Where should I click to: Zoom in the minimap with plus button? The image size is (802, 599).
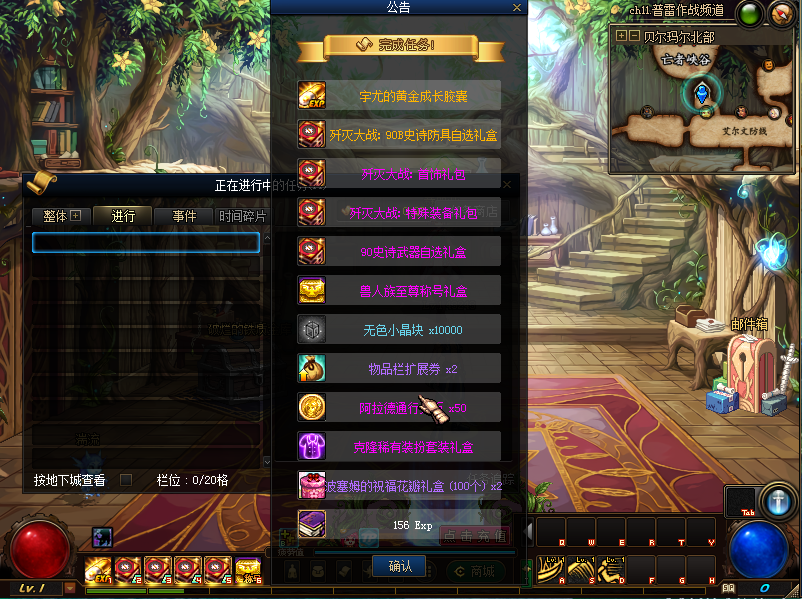[x=621, y=35]
